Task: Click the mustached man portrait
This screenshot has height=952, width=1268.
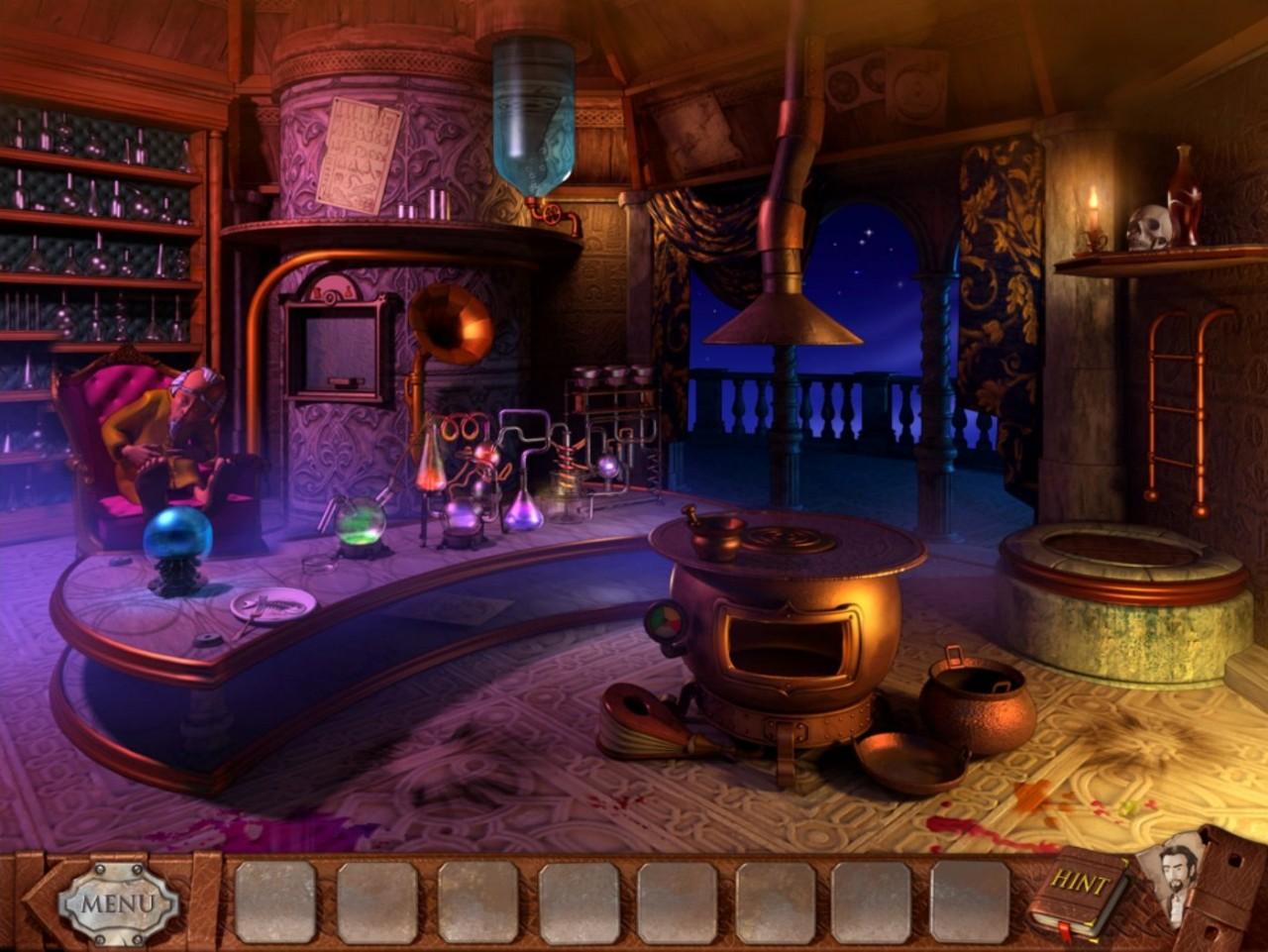Action: tap(1174, 878)
